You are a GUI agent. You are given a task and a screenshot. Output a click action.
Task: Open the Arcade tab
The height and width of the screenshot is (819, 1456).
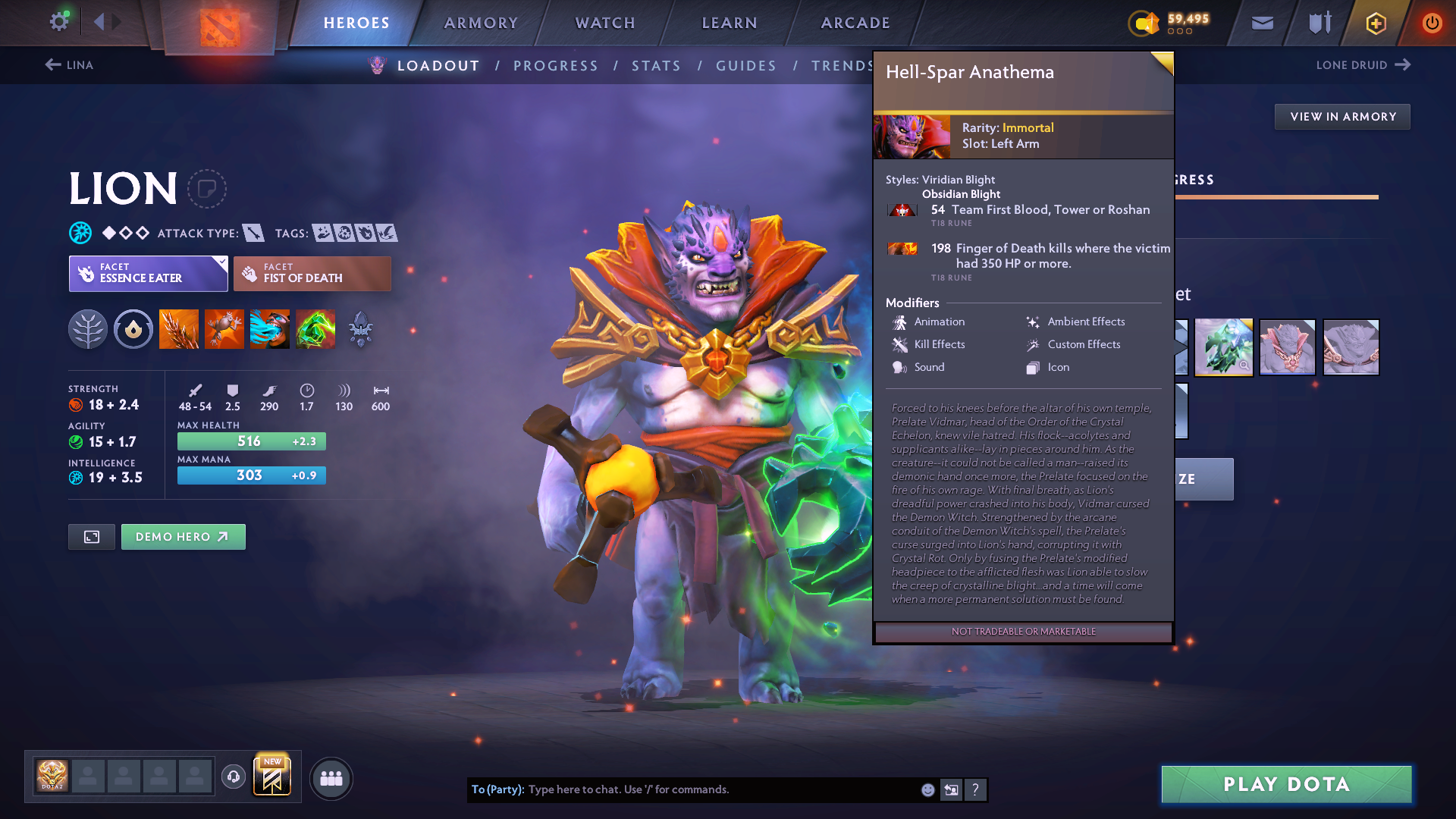pos(855,23)
